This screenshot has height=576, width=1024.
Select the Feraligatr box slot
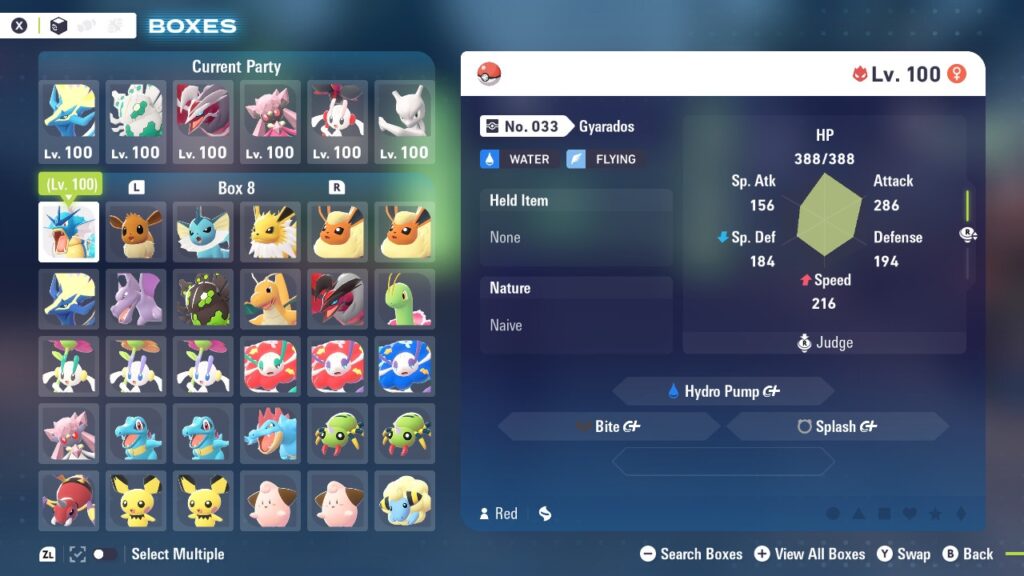[x=270, y=433]
